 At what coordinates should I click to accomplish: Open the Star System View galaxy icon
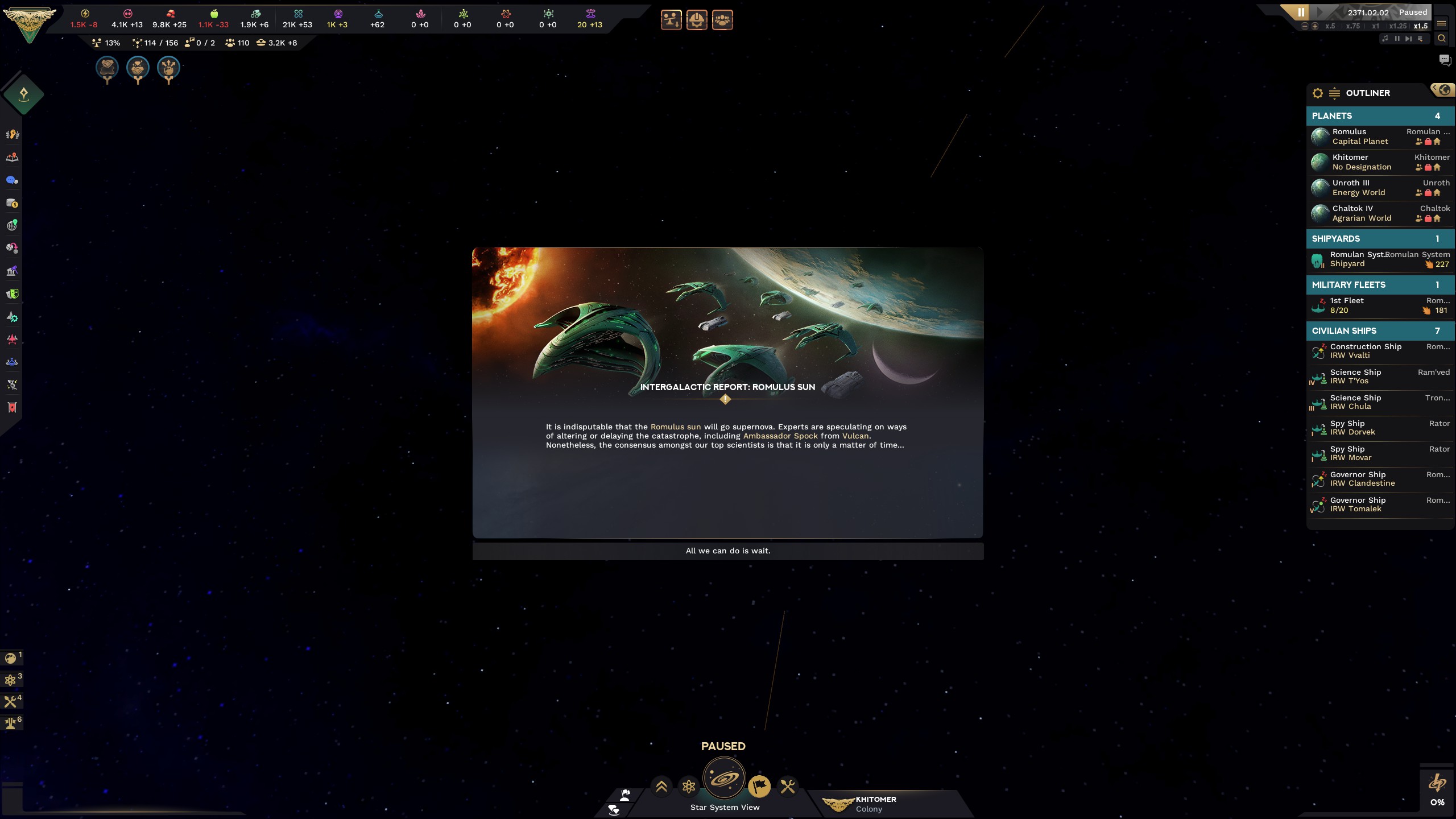(723, 780)
